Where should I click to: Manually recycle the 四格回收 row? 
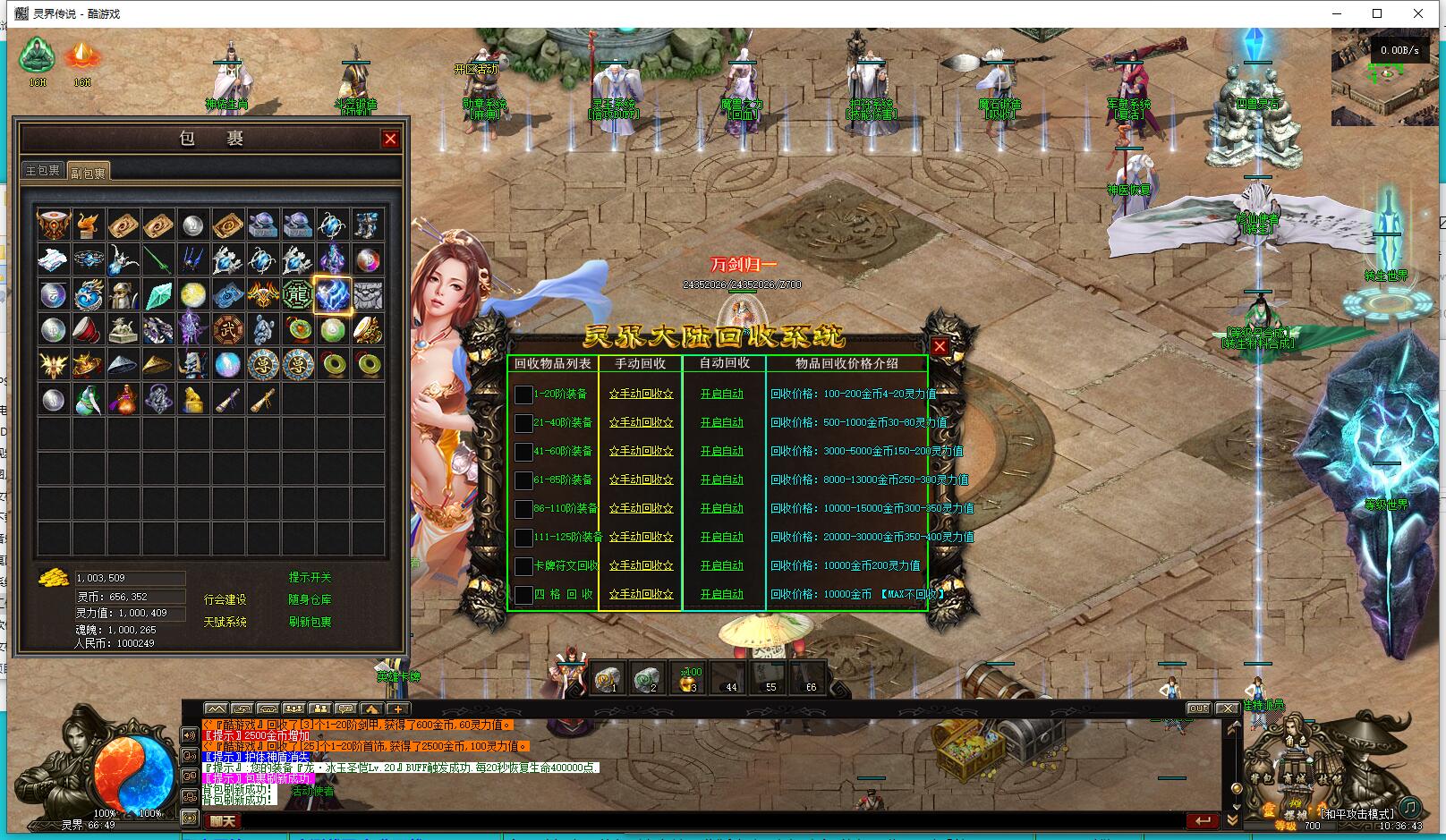[641, 594]
